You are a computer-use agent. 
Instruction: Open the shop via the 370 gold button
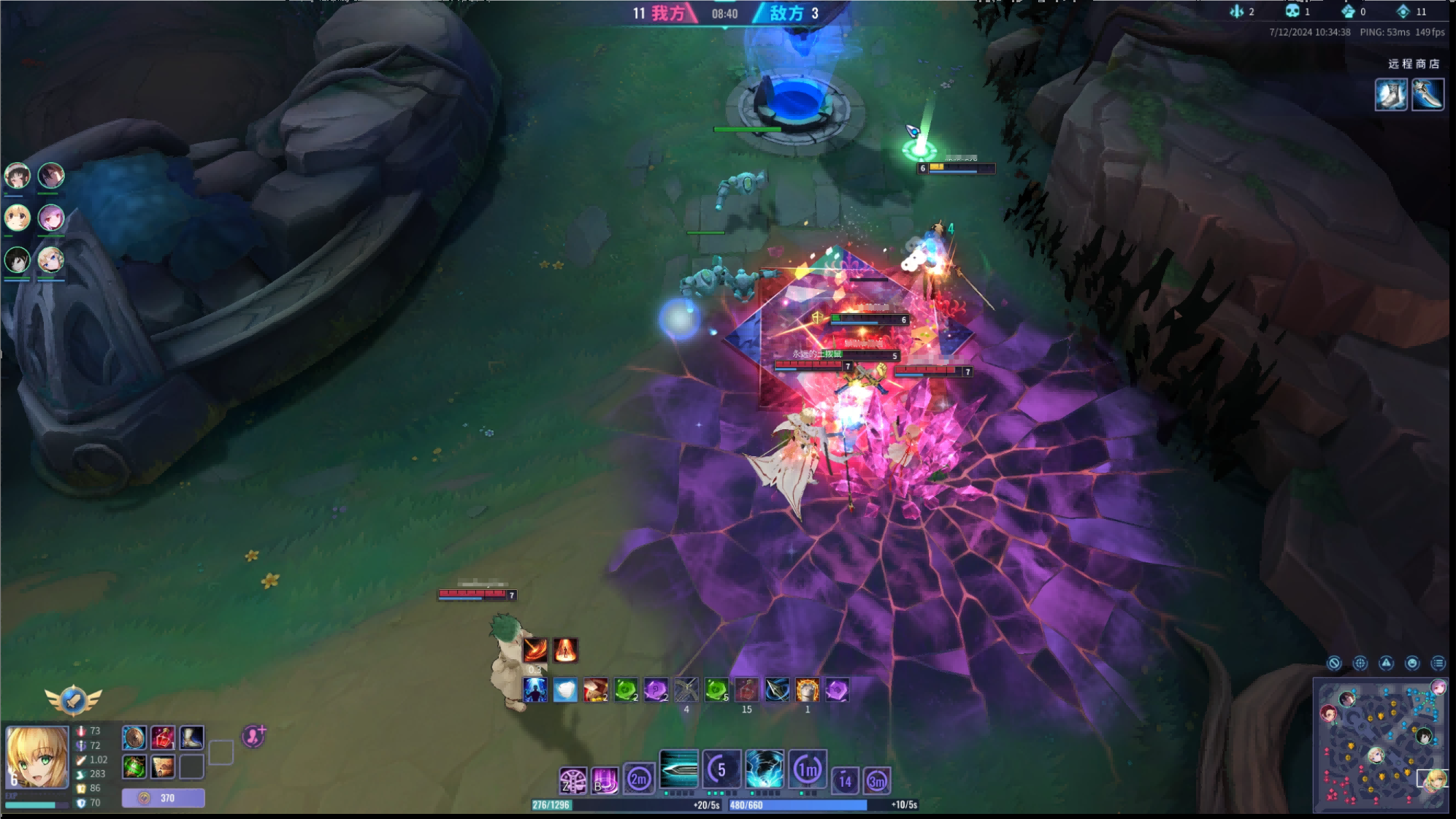(x=163, y=798)
